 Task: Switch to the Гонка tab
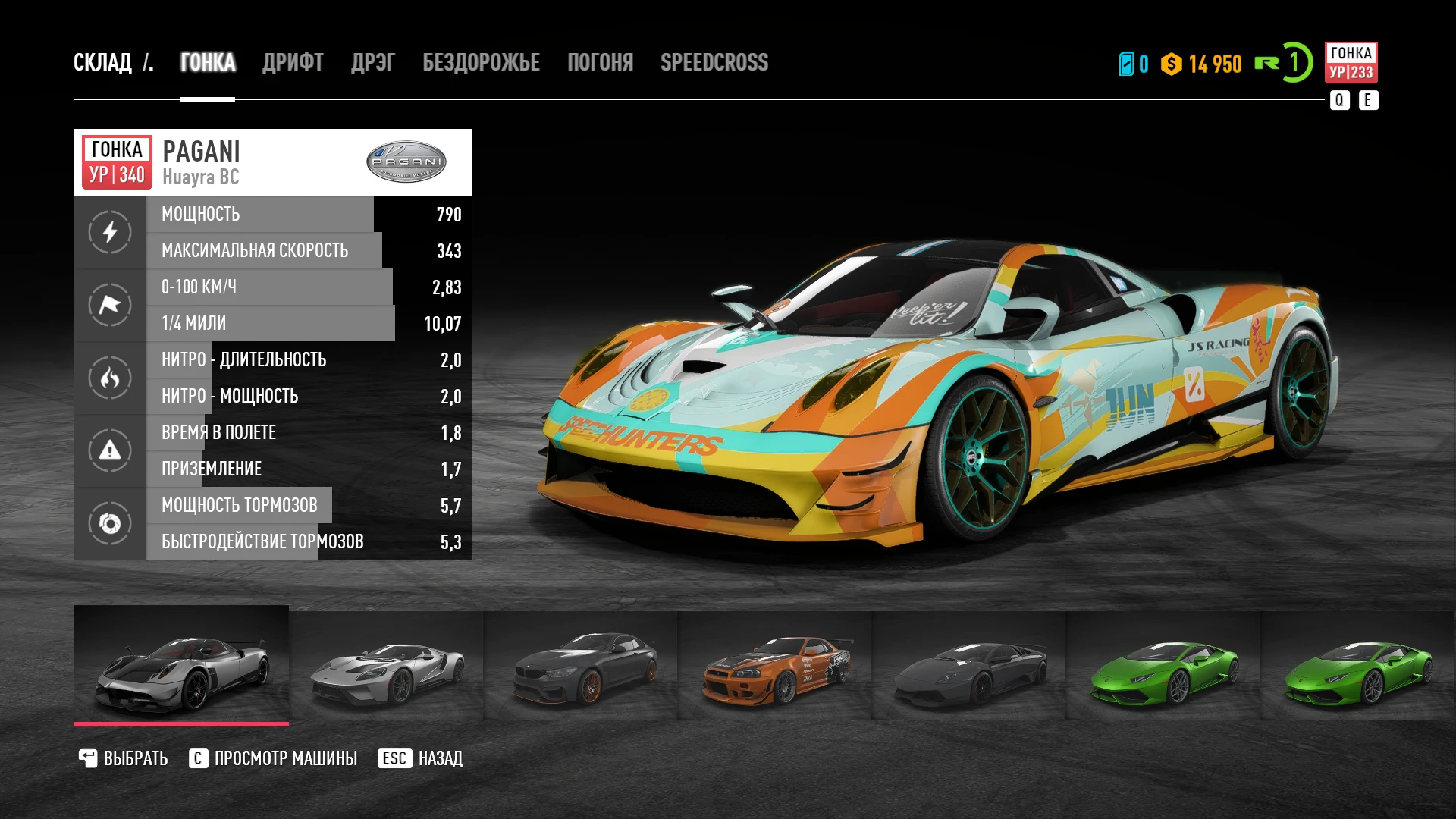[x=208, y=62]
